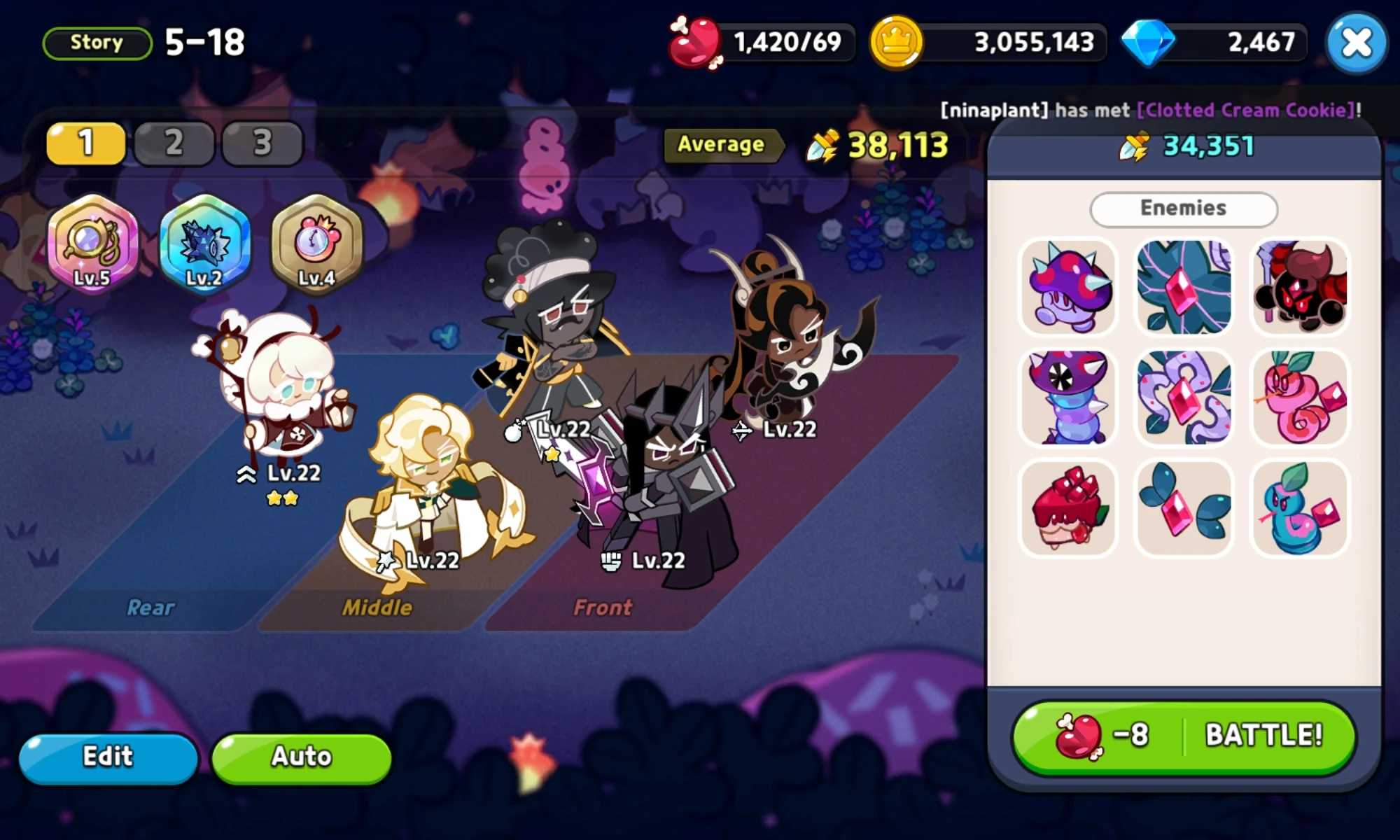
Task: Select the blue snake enemy icon
Action: [1298, 510]
